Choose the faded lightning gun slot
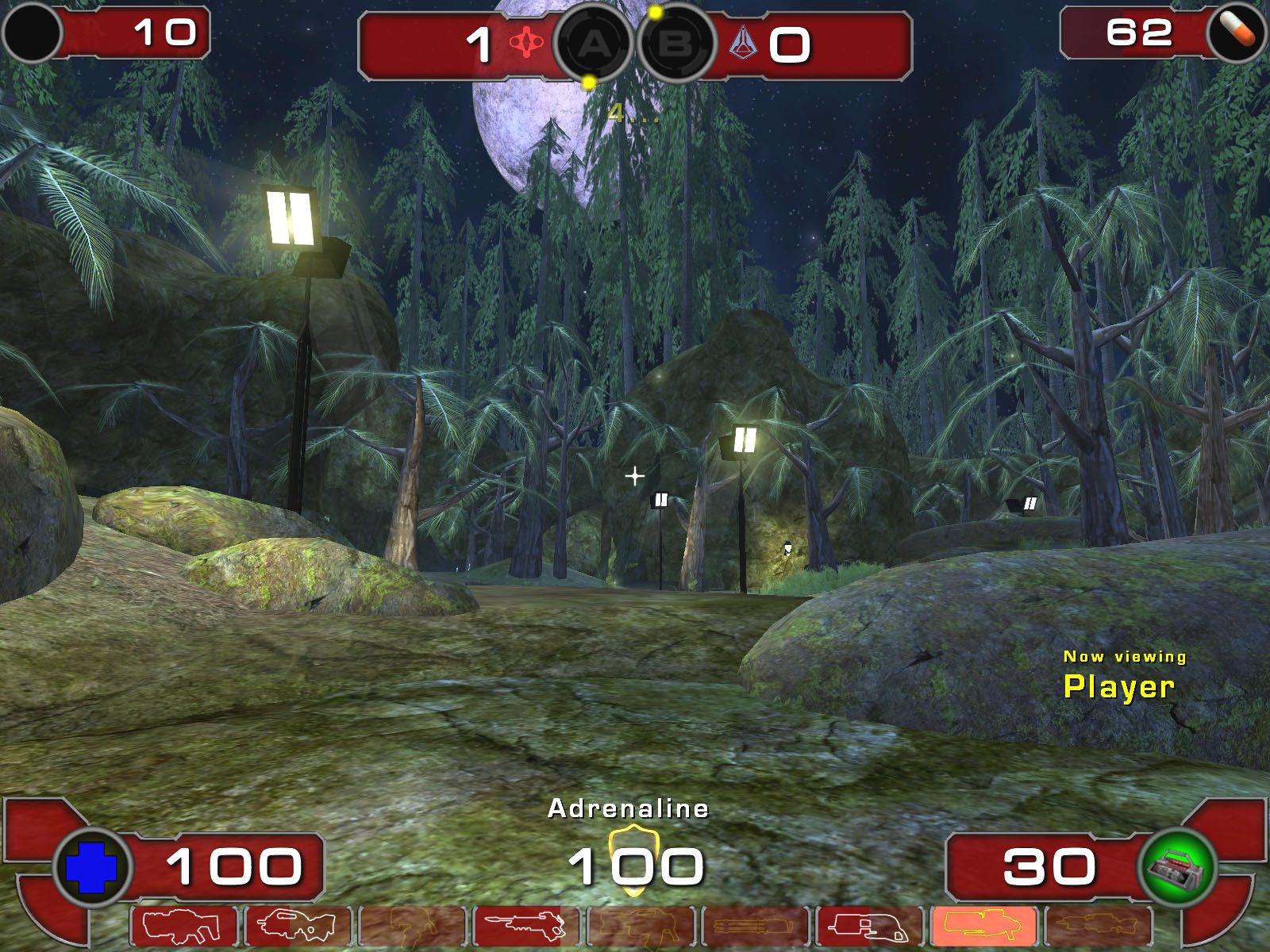 pos(1098,925)
